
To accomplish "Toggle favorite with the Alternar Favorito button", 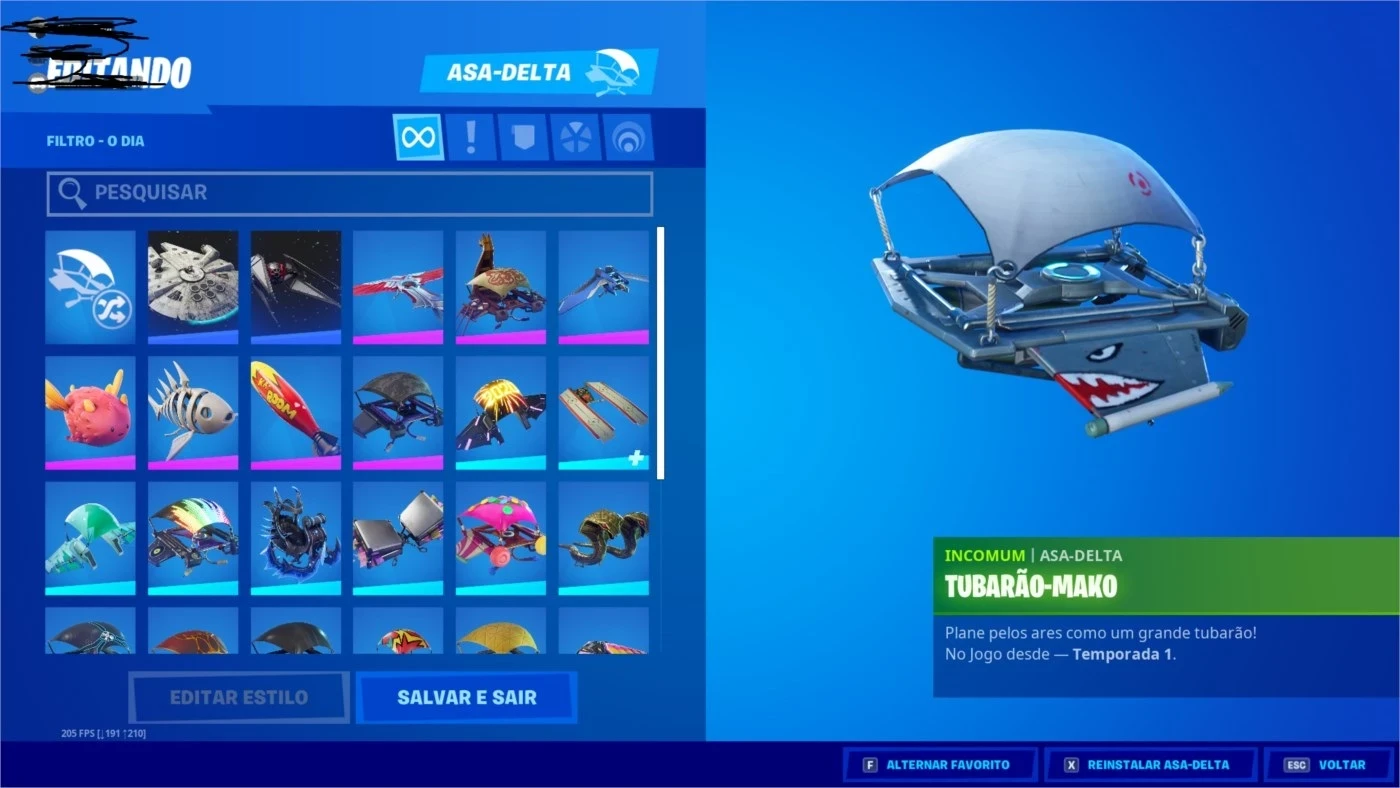I will (x=938, y=763).
